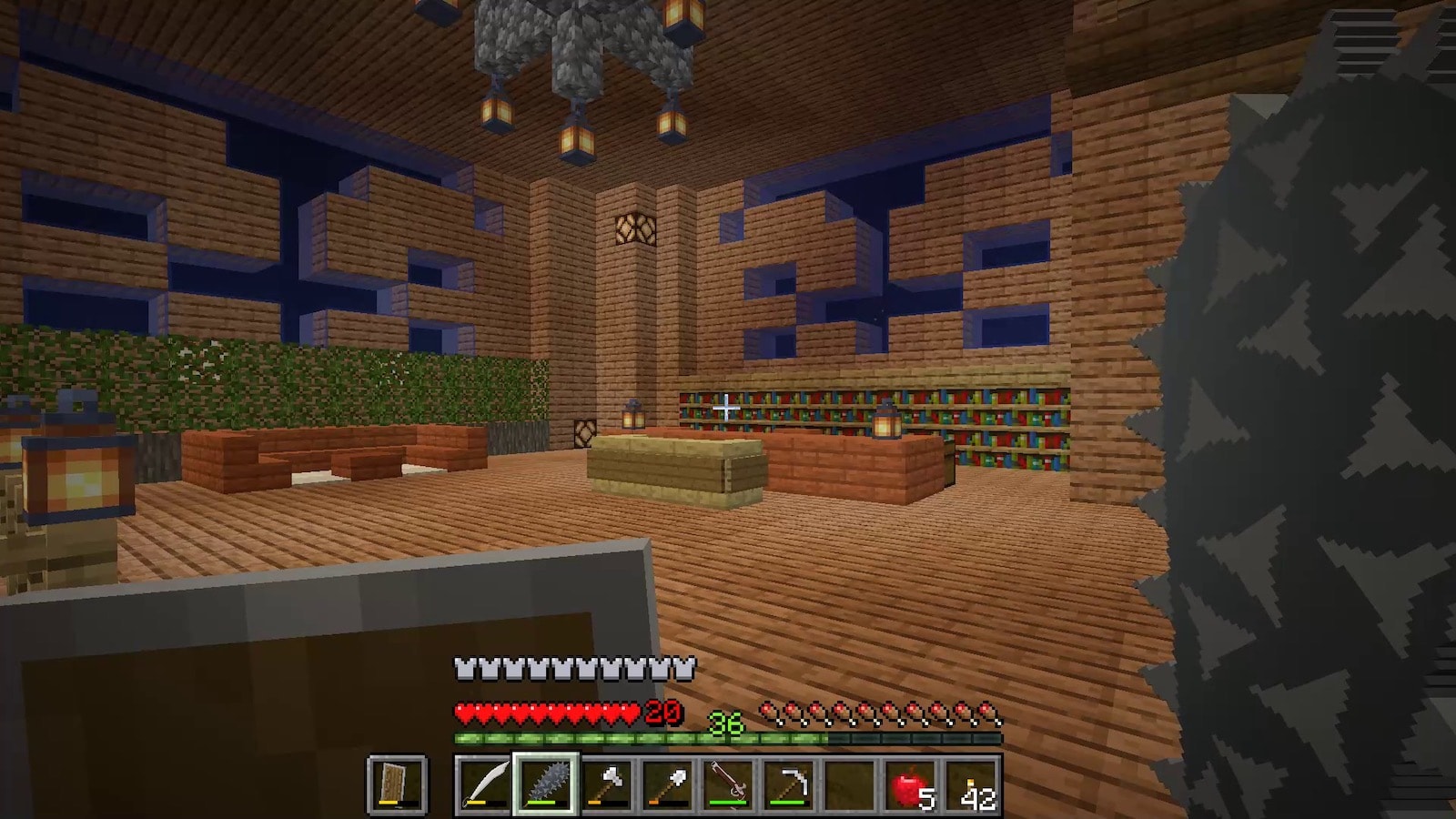Screen dimensions: 1456x819
Task: Choose the spiked club hotbar slot
Action: 545,784
